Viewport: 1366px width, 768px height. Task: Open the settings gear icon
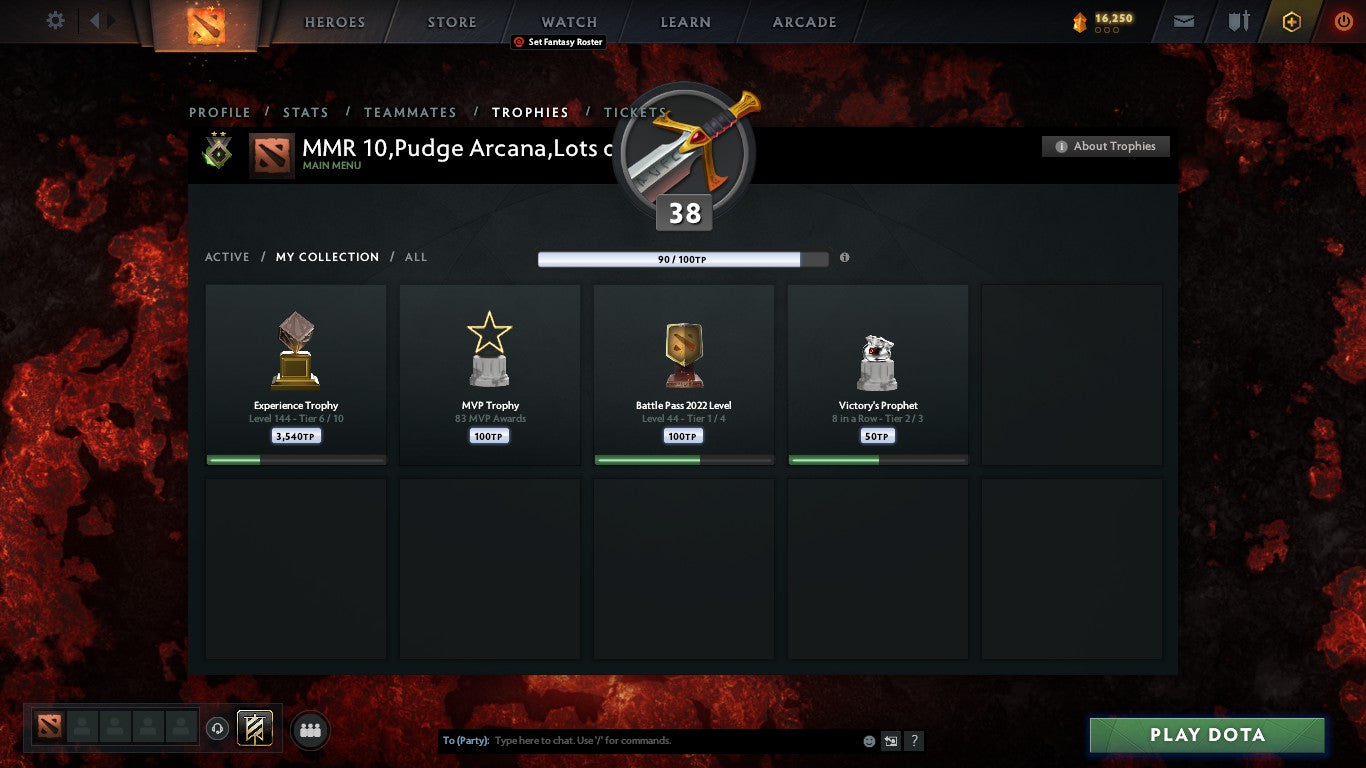(55, 20)
